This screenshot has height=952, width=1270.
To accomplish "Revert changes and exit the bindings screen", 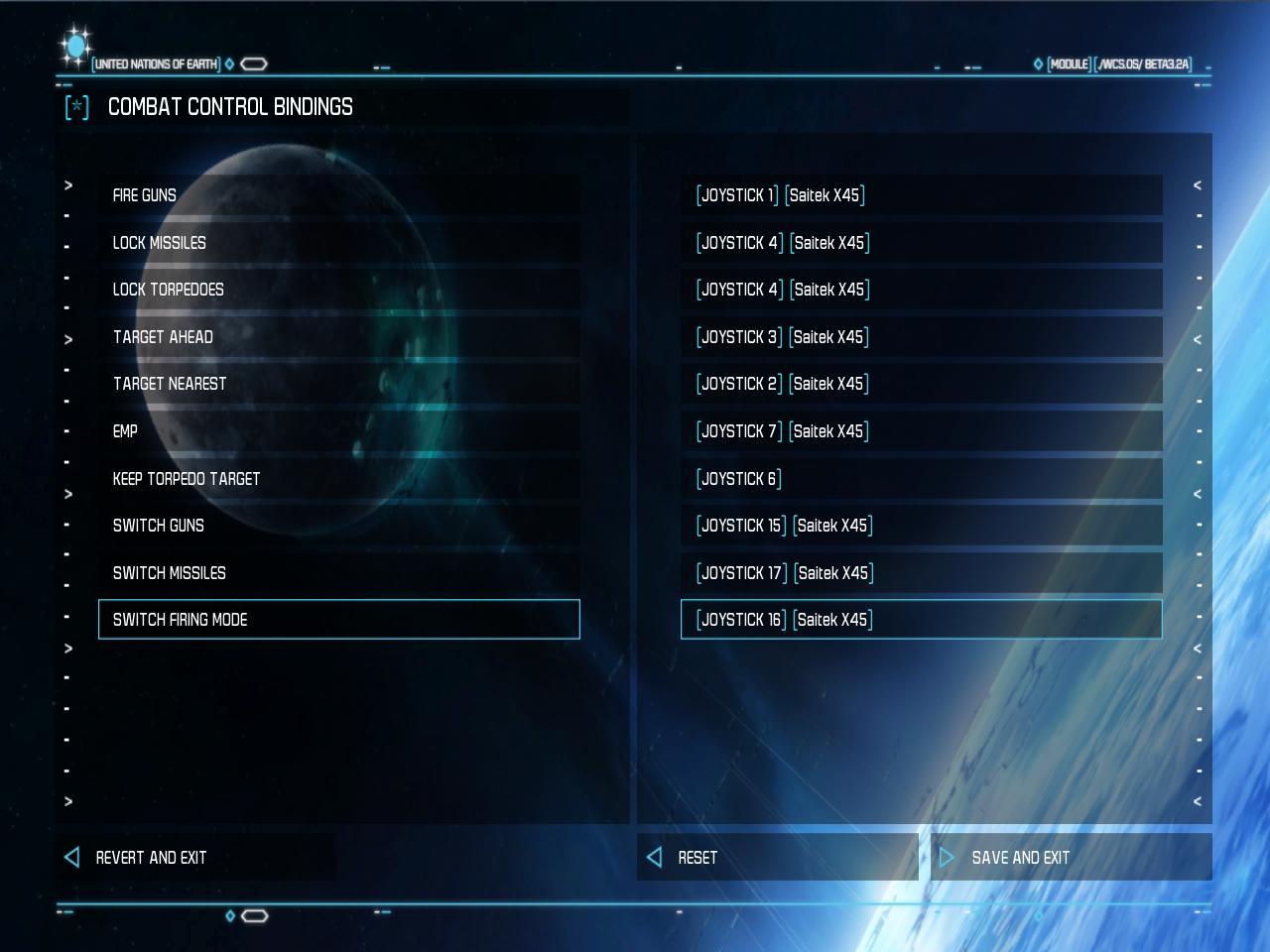I will 151,858.
